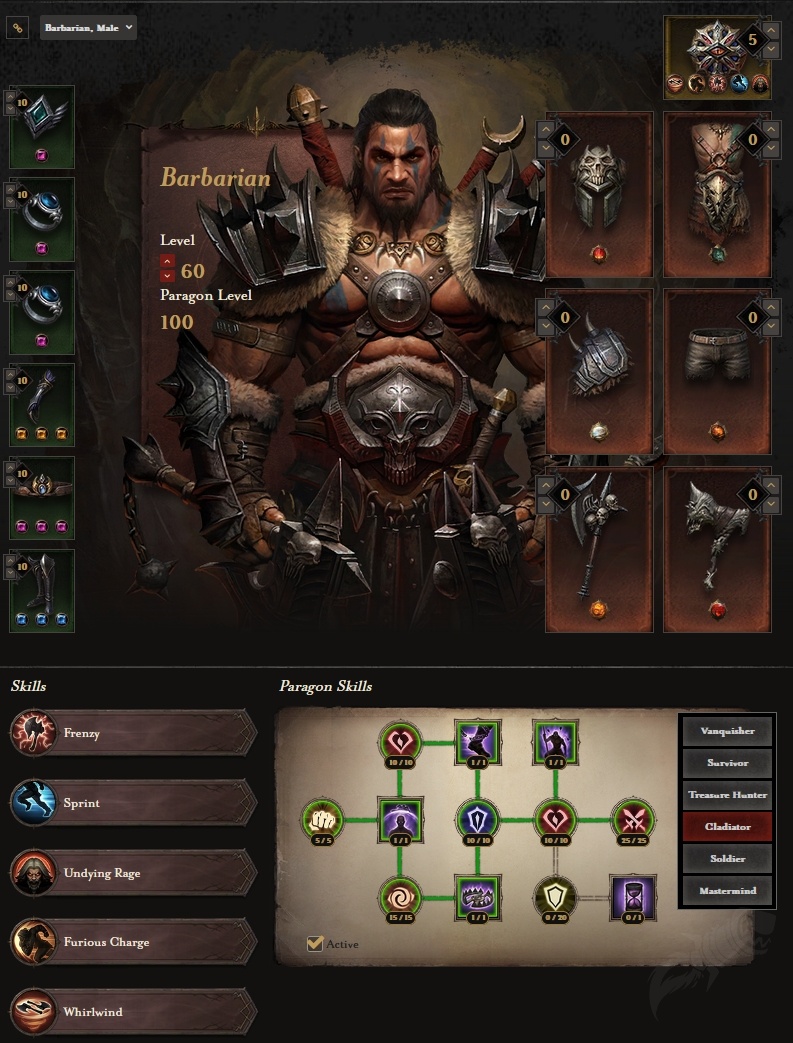Choose the shoulder armor slot

[599, 371]
